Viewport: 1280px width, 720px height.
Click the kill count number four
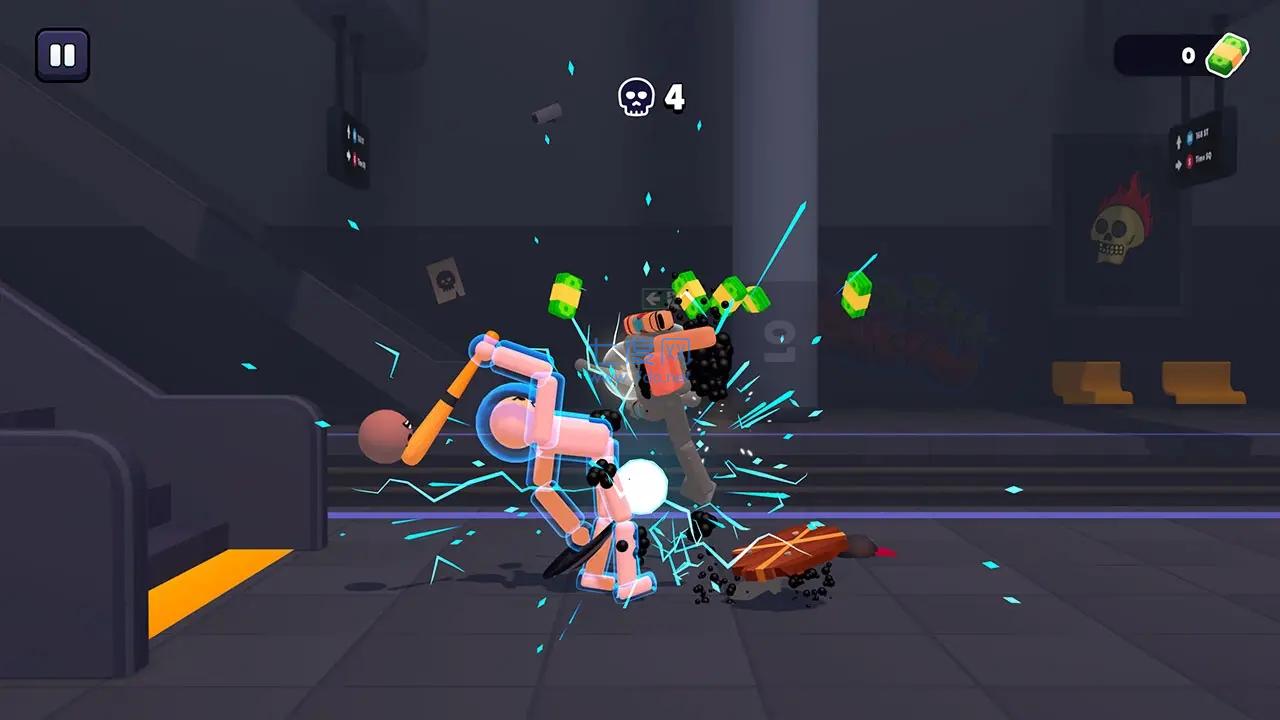pyautogui.click(x=673, y=97)
